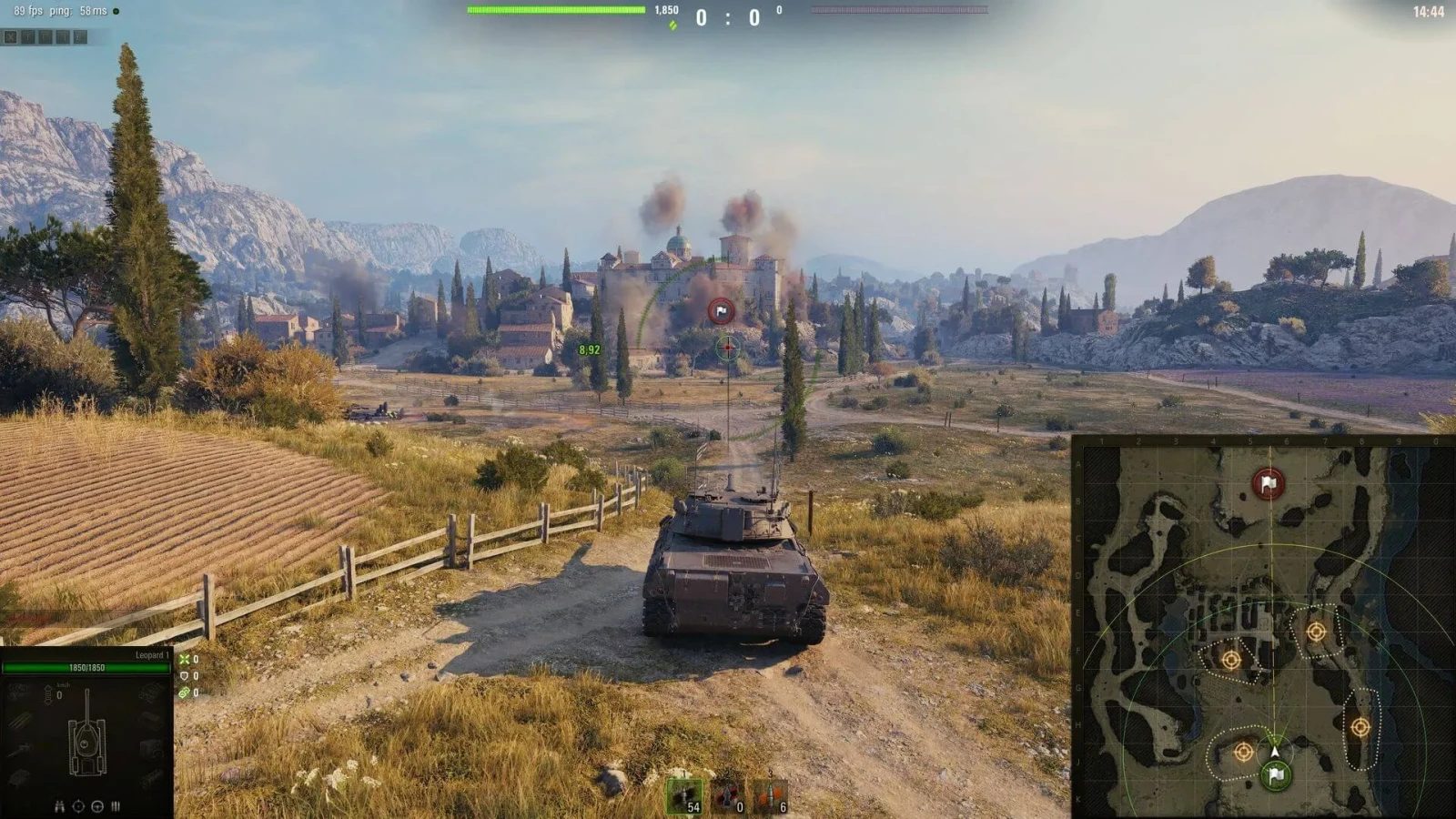Toggle the green connection status dot beside ping
This screenshot has height=819, width=1456.
(x=116, y=11)
